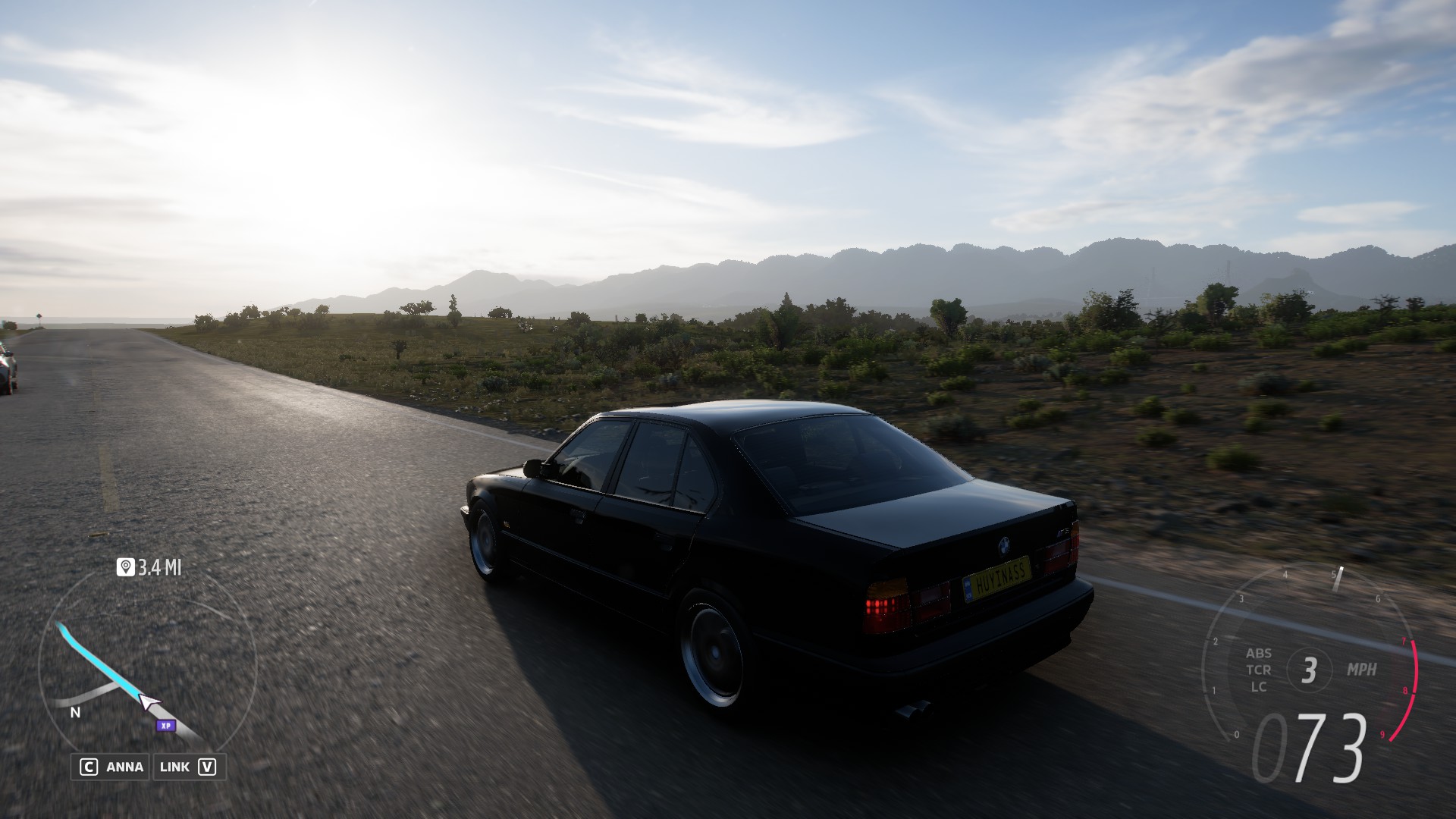
Task: Open the LINK chat option
Action: (187, 767)
